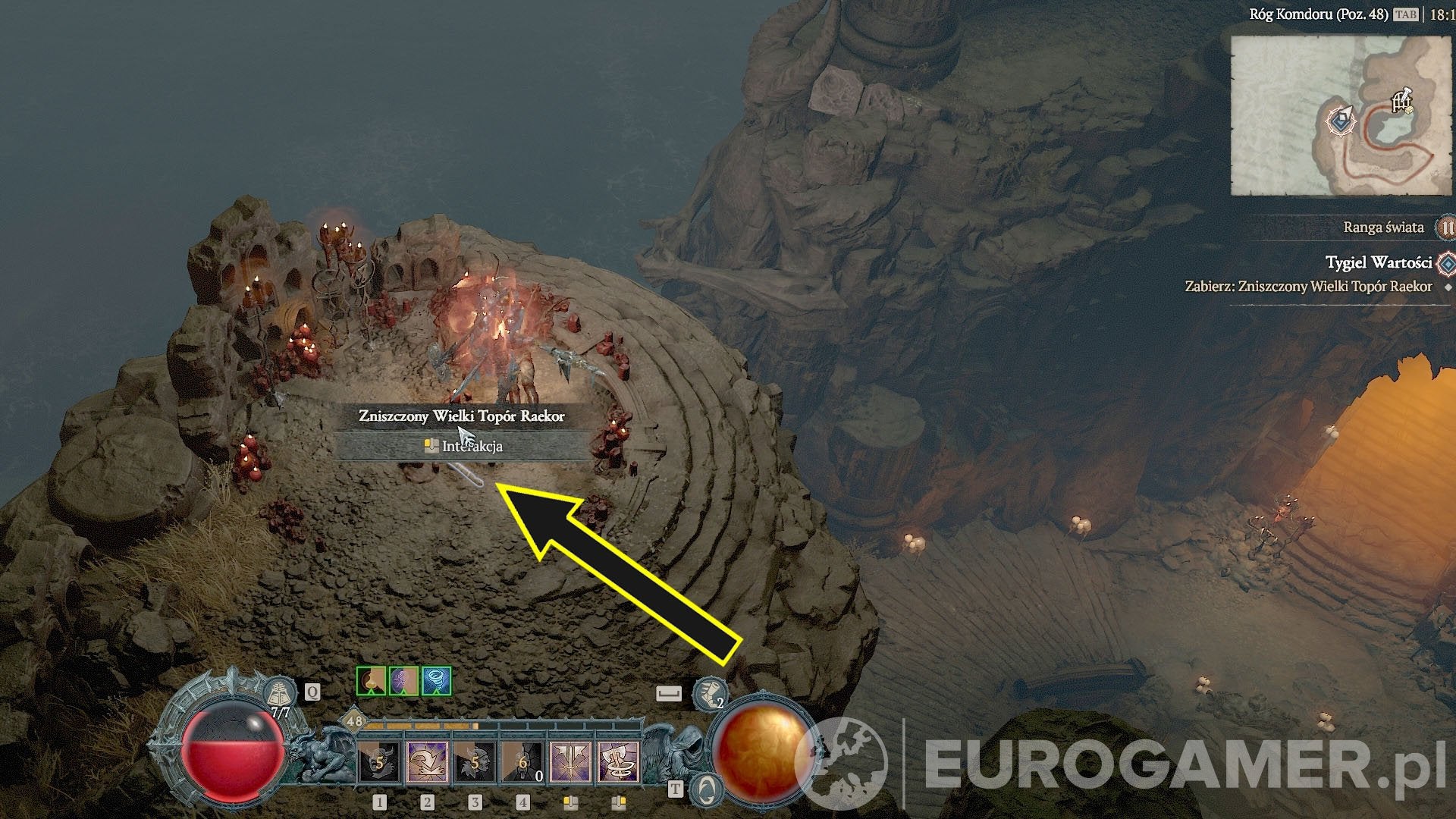Select the quest pin on the minimap
Screen dimensions: 1456x819
tap(1341, 121)
